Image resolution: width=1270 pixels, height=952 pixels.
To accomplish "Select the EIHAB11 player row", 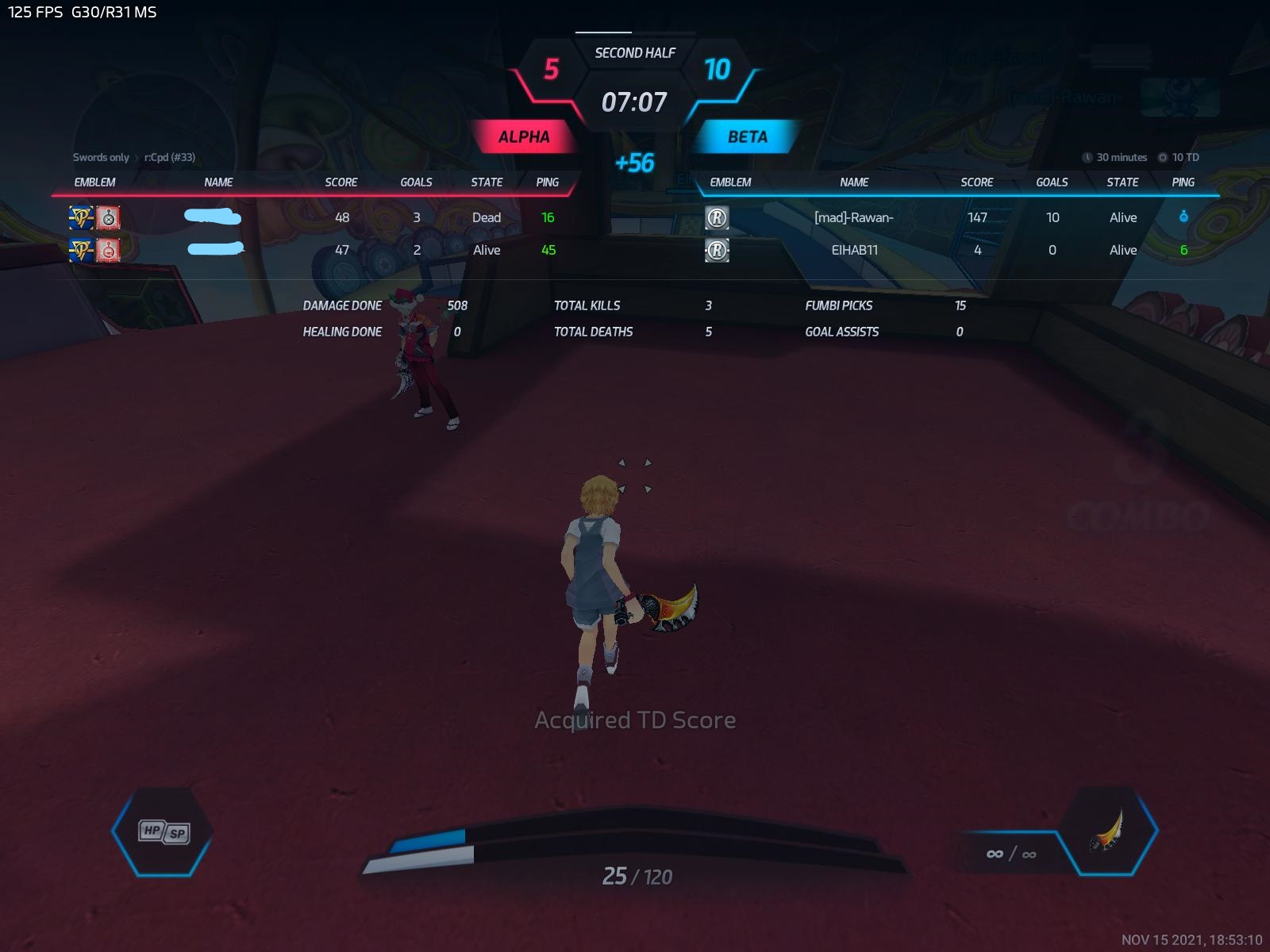I will coord(854,250).
